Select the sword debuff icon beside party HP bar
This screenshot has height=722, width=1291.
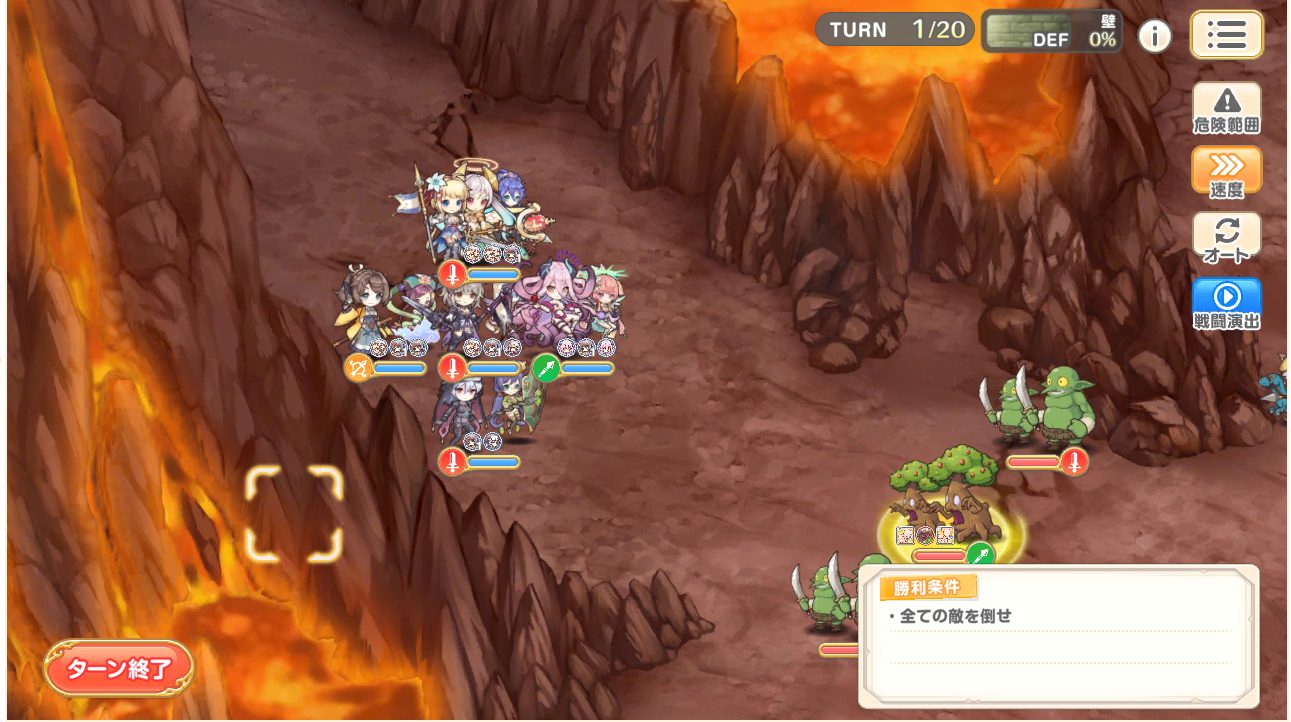[452, 365]
